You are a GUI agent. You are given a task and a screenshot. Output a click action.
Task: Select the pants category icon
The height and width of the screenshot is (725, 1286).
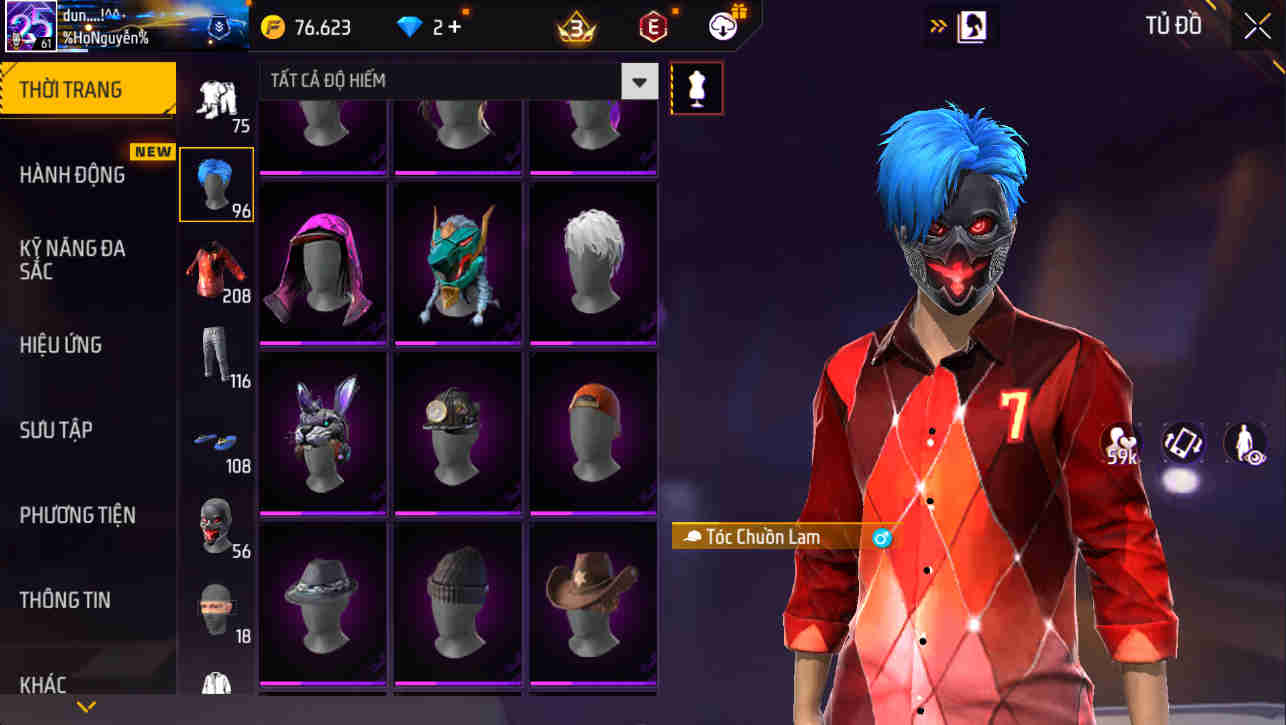click(217, 350)
